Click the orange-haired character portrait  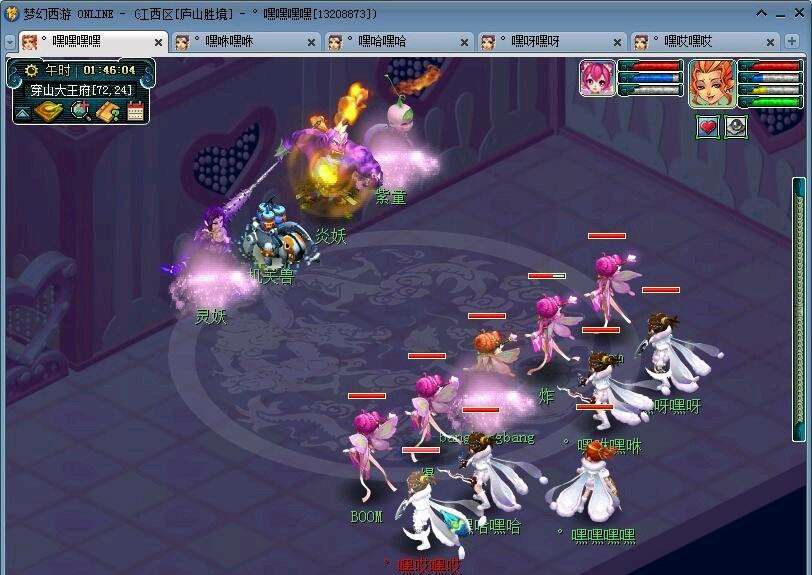(711, 83)
